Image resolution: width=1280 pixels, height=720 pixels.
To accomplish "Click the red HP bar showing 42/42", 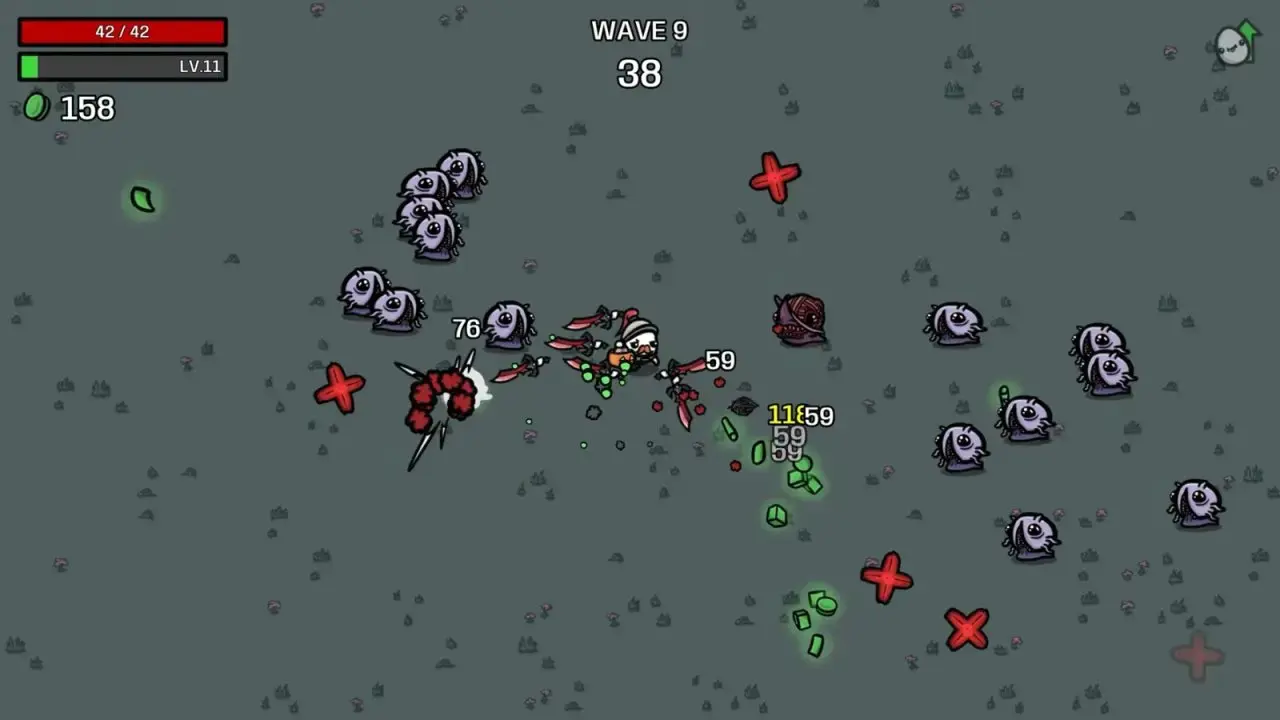I will [x=122, y=31].
